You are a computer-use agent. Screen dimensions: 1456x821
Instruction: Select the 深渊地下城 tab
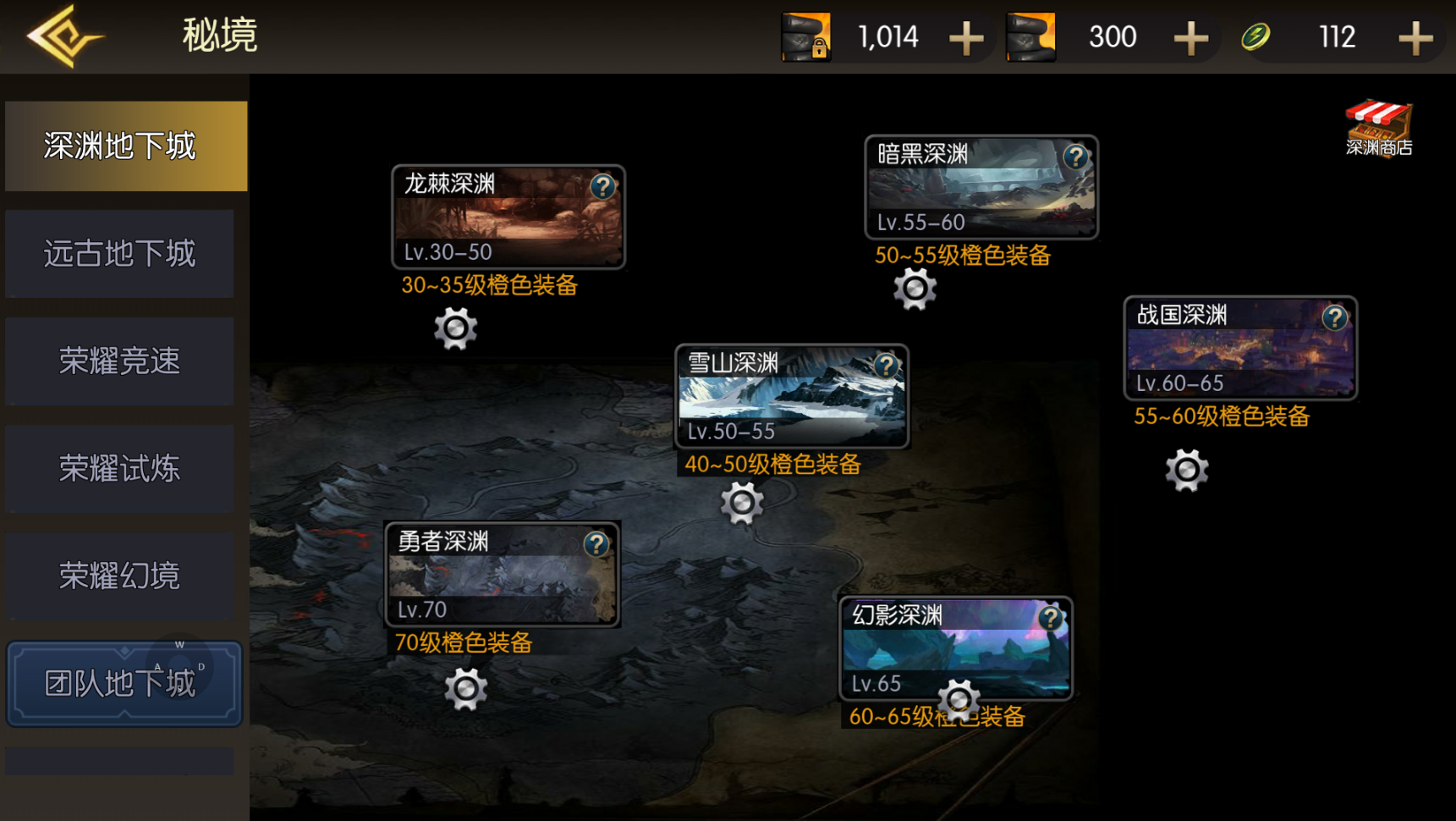(x=125, y=146)
